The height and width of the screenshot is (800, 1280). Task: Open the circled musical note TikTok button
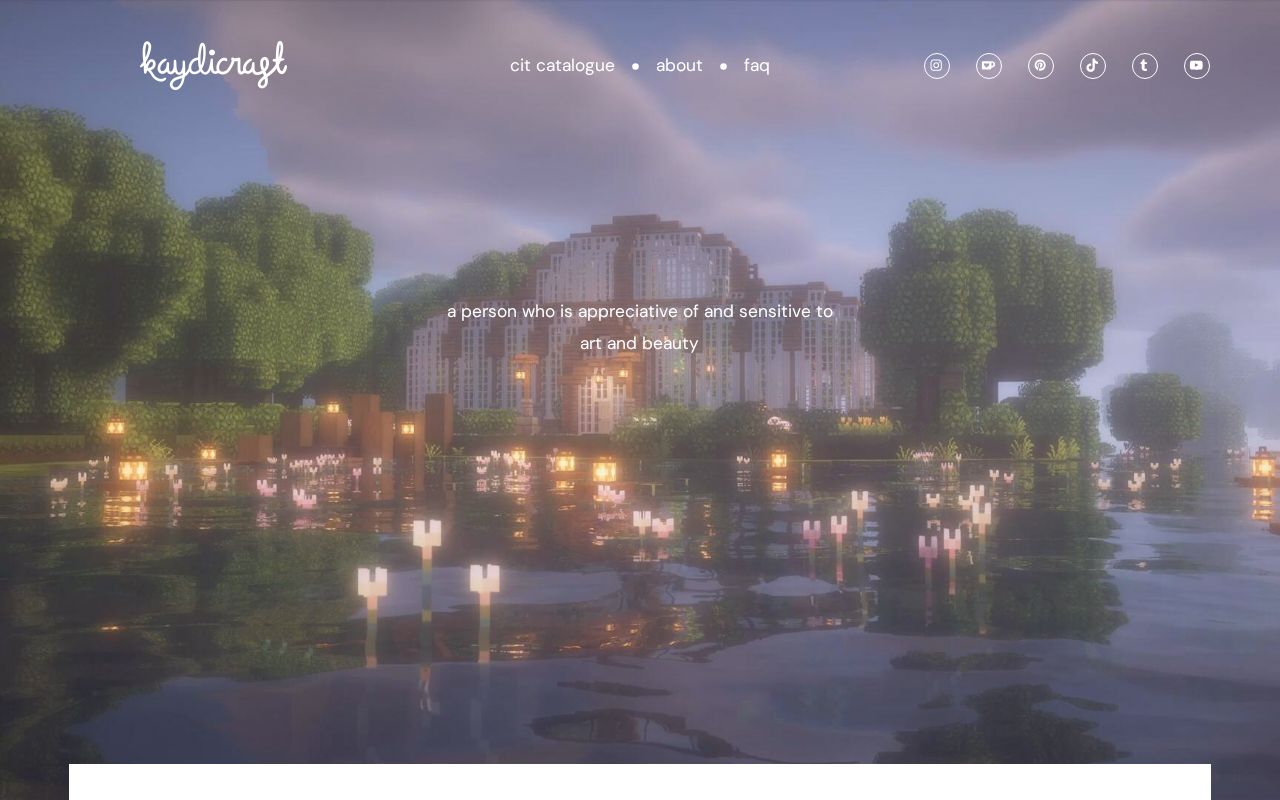[1093, 65]
